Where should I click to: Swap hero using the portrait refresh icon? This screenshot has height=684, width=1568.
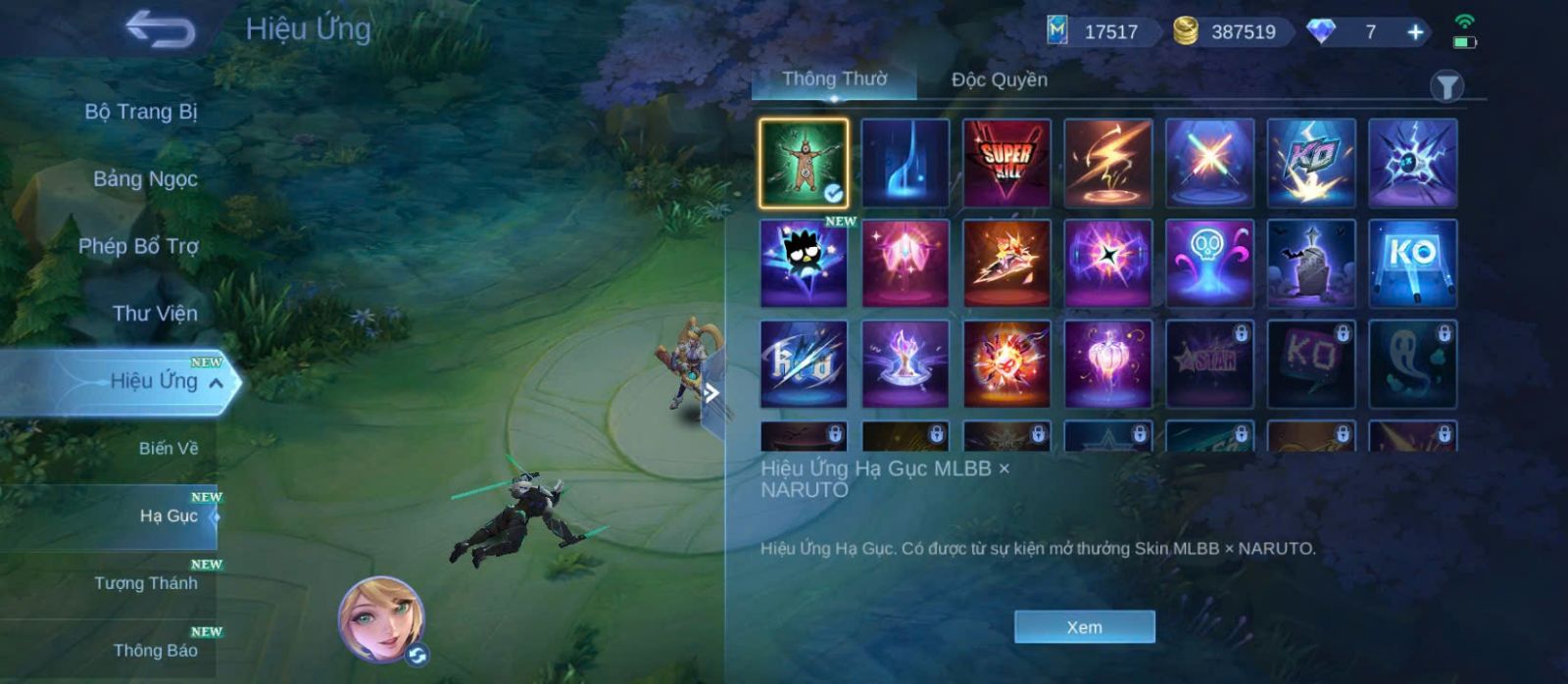(417, 656)
